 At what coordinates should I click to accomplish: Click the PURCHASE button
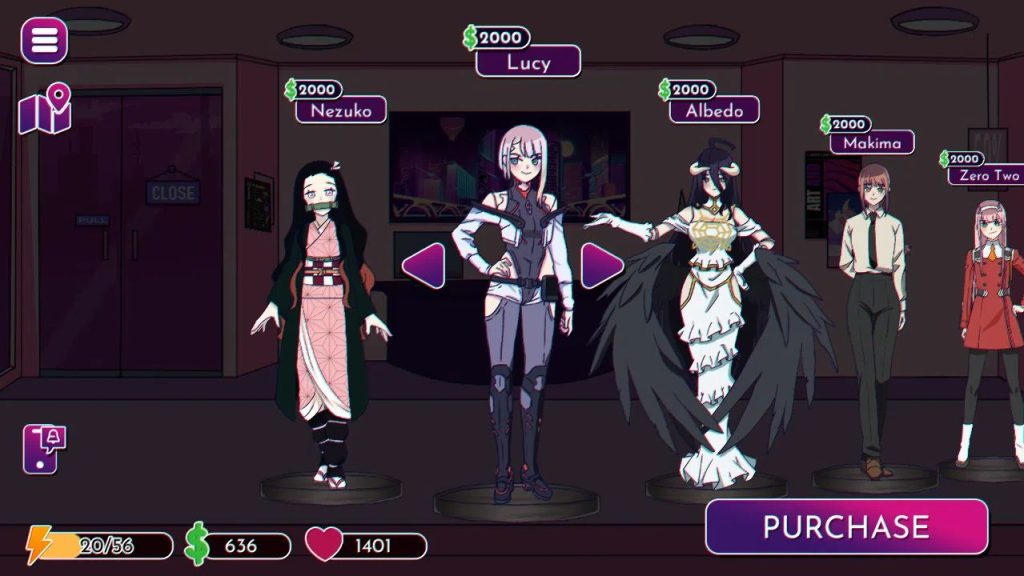click(x=846, y=527)
